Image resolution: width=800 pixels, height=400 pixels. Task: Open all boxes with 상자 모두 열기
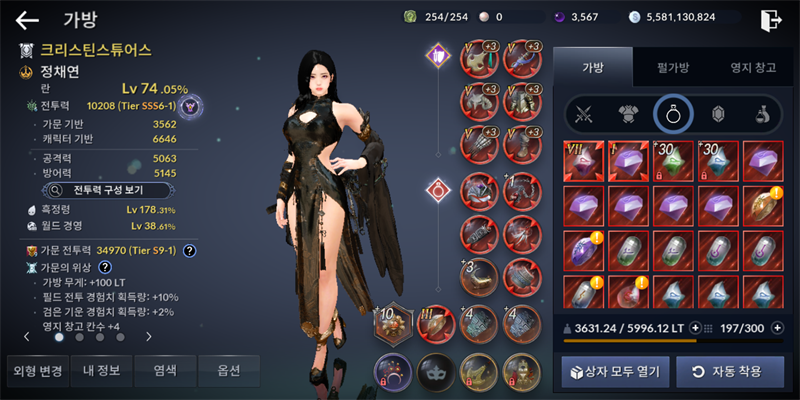click(614, 372)
